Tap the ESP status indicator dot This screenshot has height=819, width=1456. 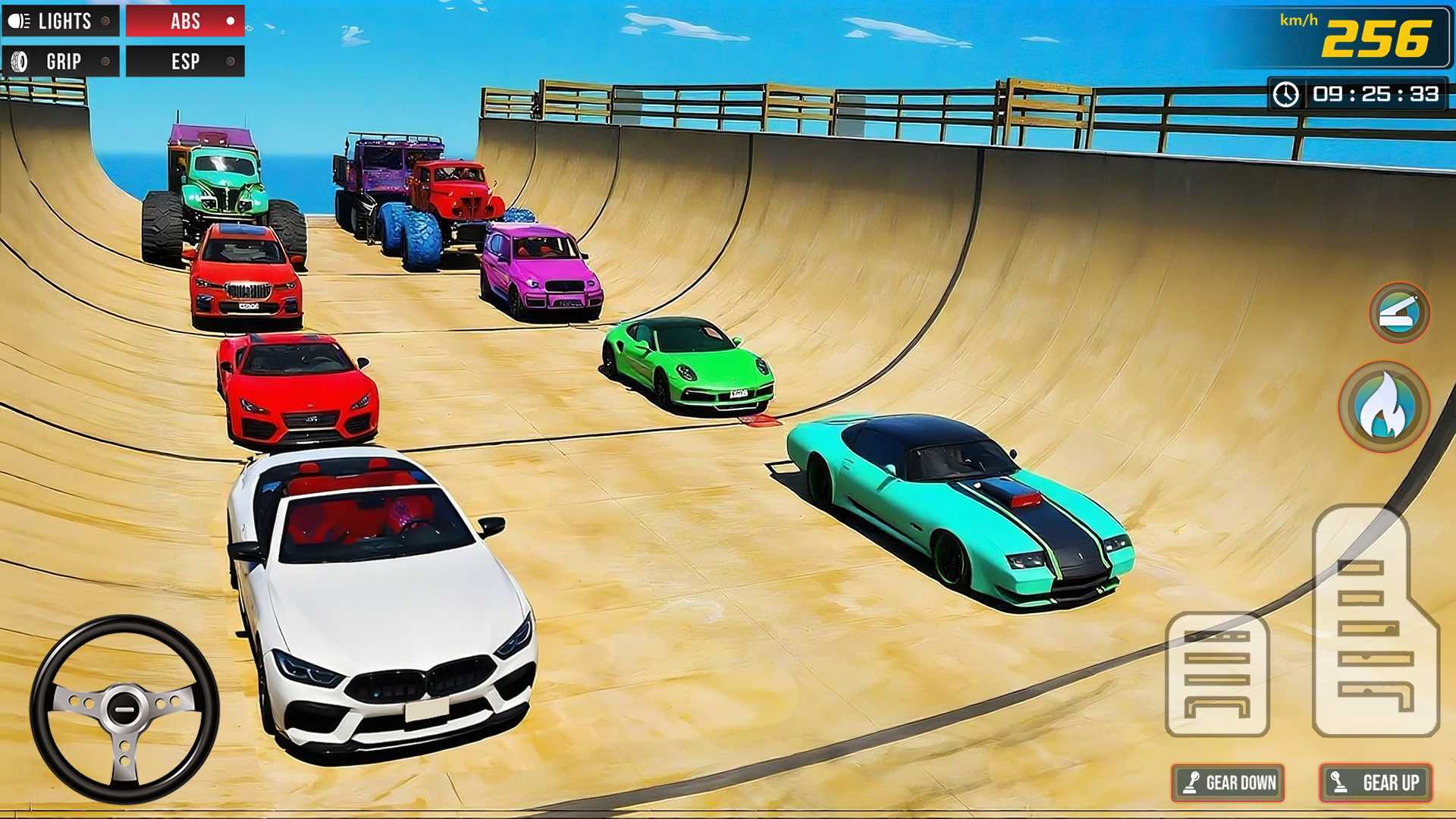click(230, 62)
